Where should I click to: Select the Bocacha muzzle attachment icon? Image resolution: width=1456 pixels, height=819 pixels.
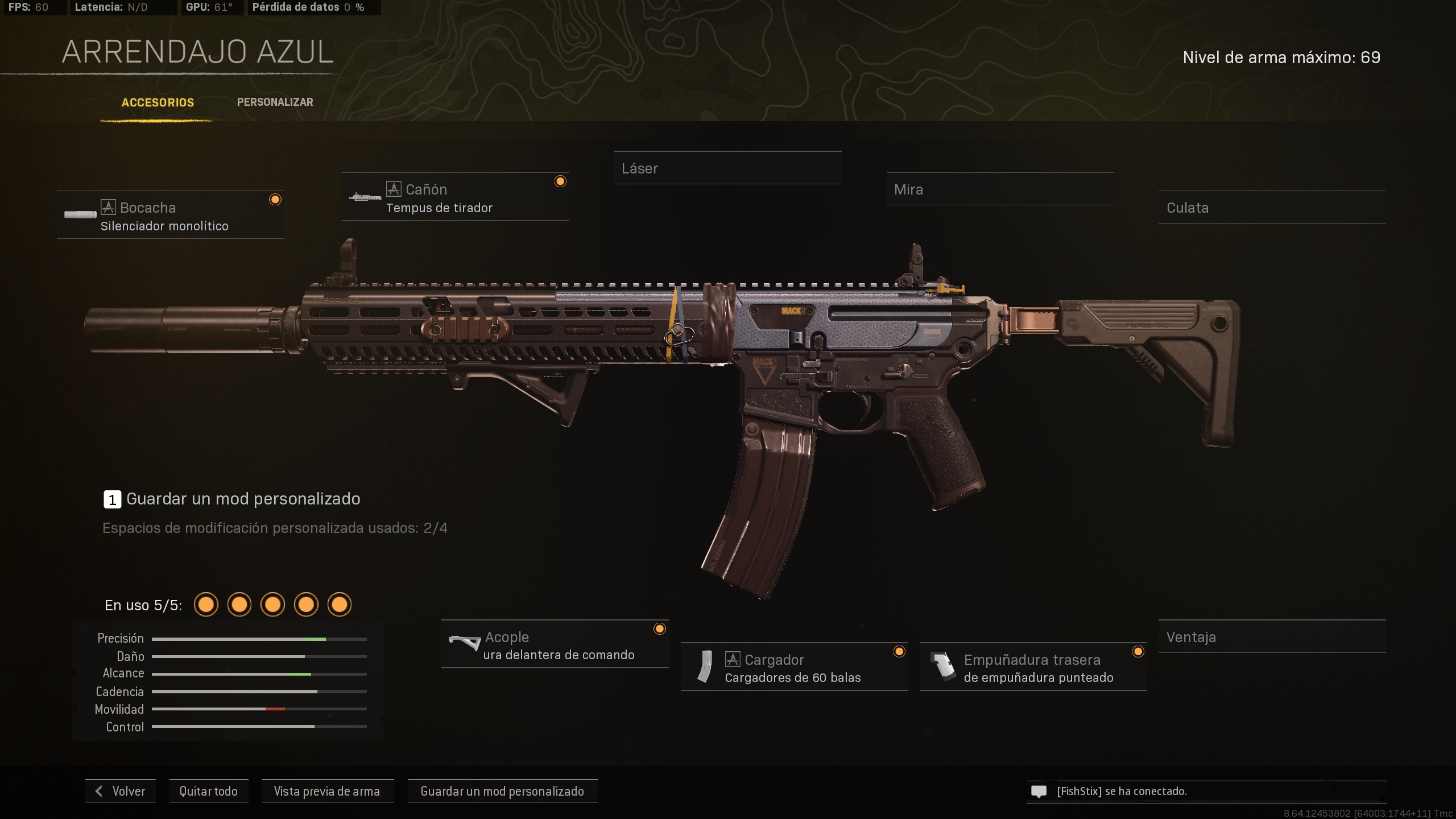(x=81, y=214)
